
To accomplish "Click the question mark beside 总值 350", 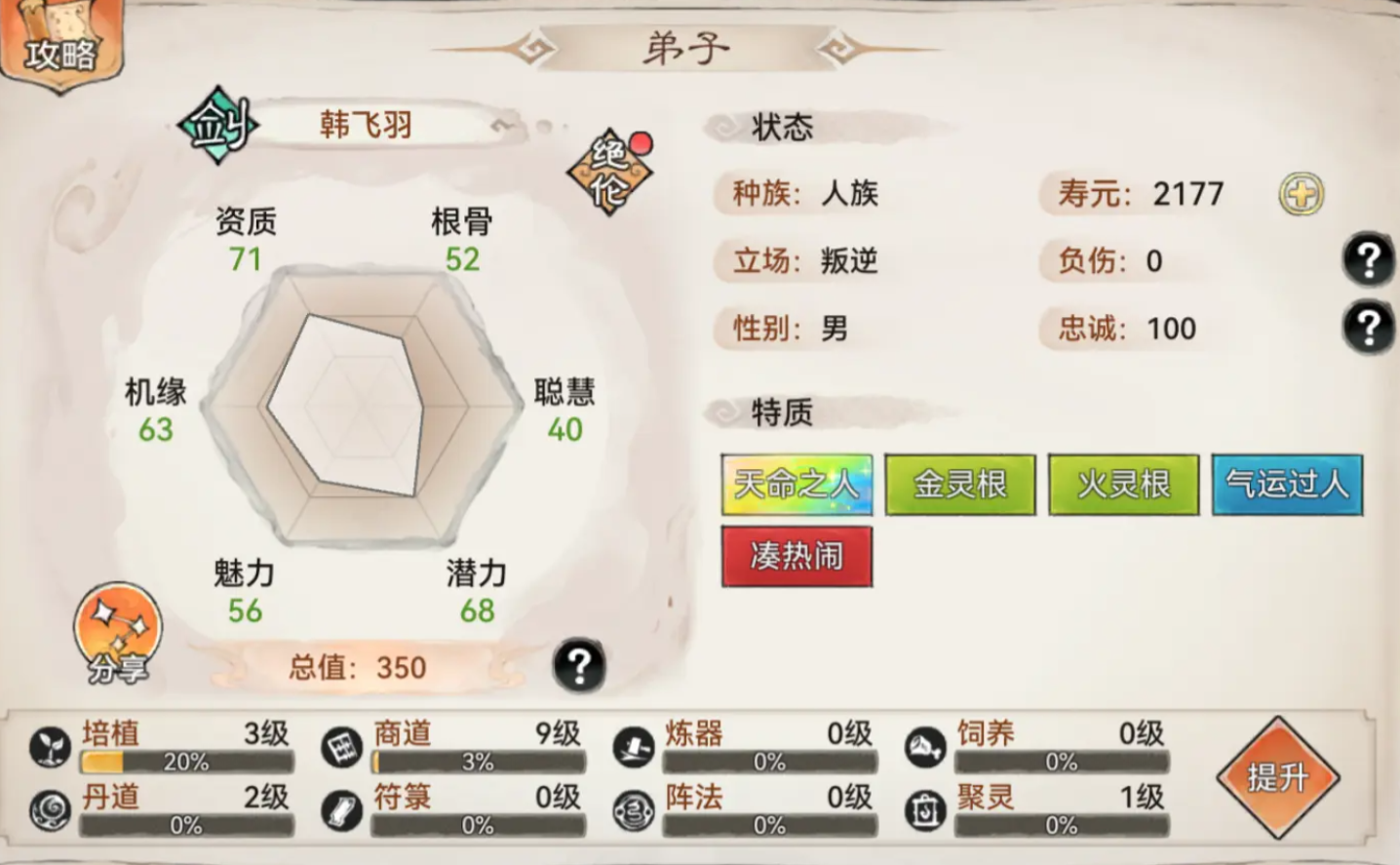I will click(x=577, y=666).
